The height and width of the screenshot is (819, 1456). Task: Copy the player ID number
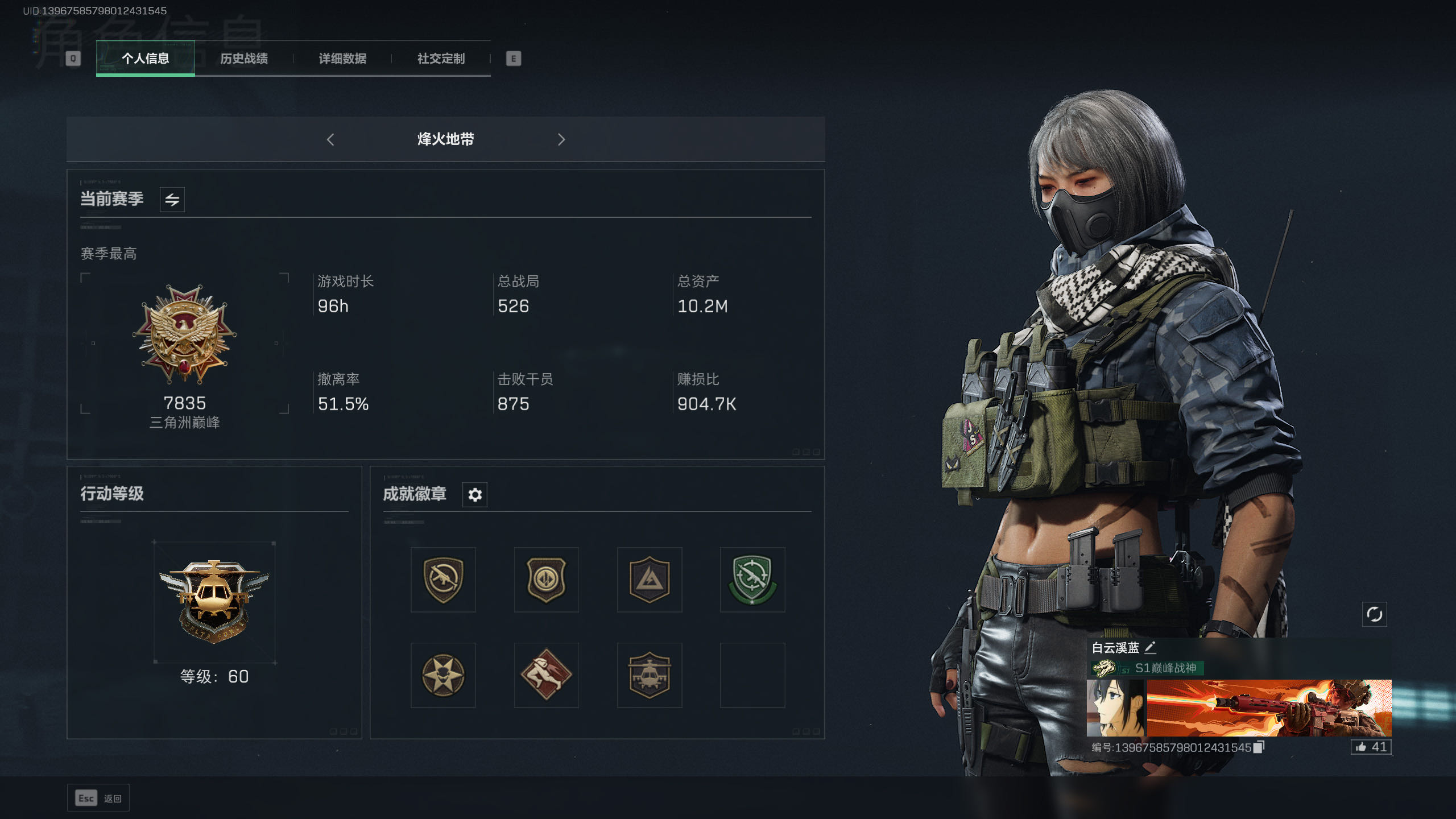coord(1259,747)
